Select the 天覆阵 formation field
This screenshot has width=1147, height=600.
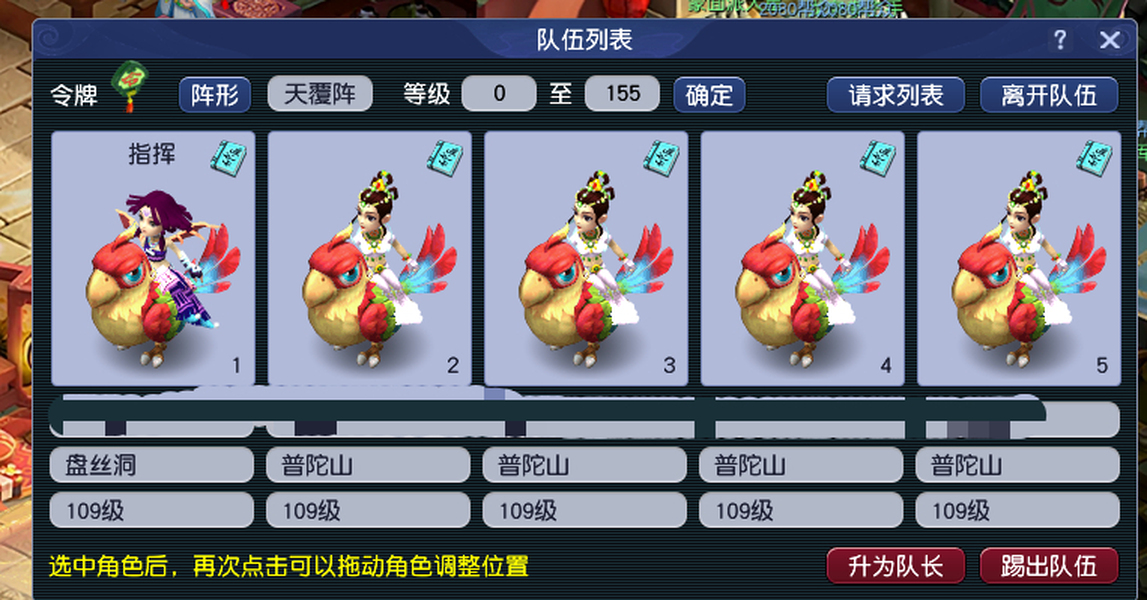point(320,95)
